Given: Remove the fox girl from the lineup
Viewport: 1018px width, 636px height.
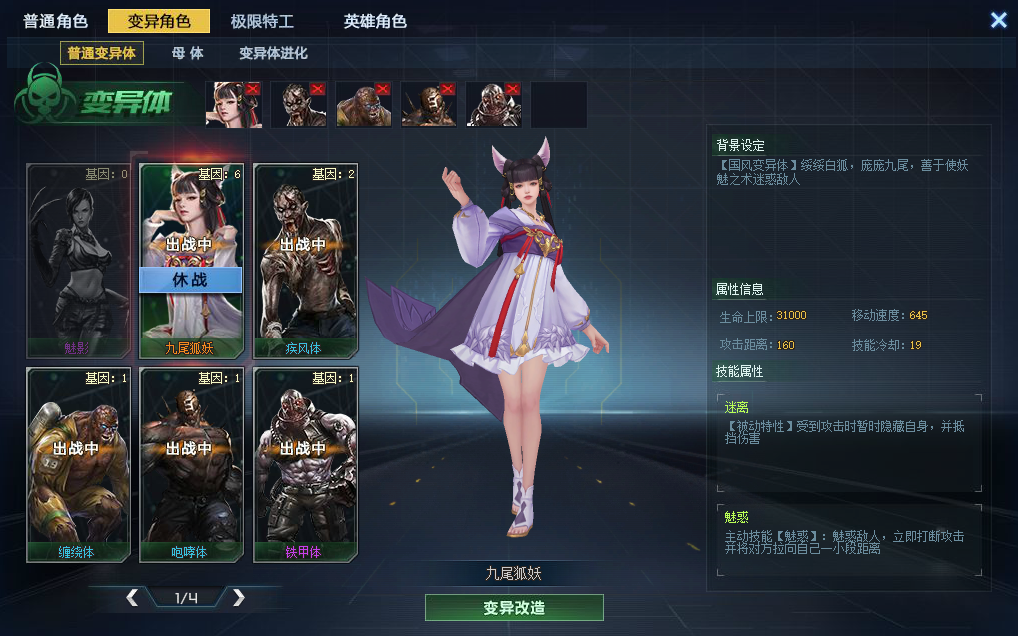Looking at the screenshot, I should click(252, 89).
